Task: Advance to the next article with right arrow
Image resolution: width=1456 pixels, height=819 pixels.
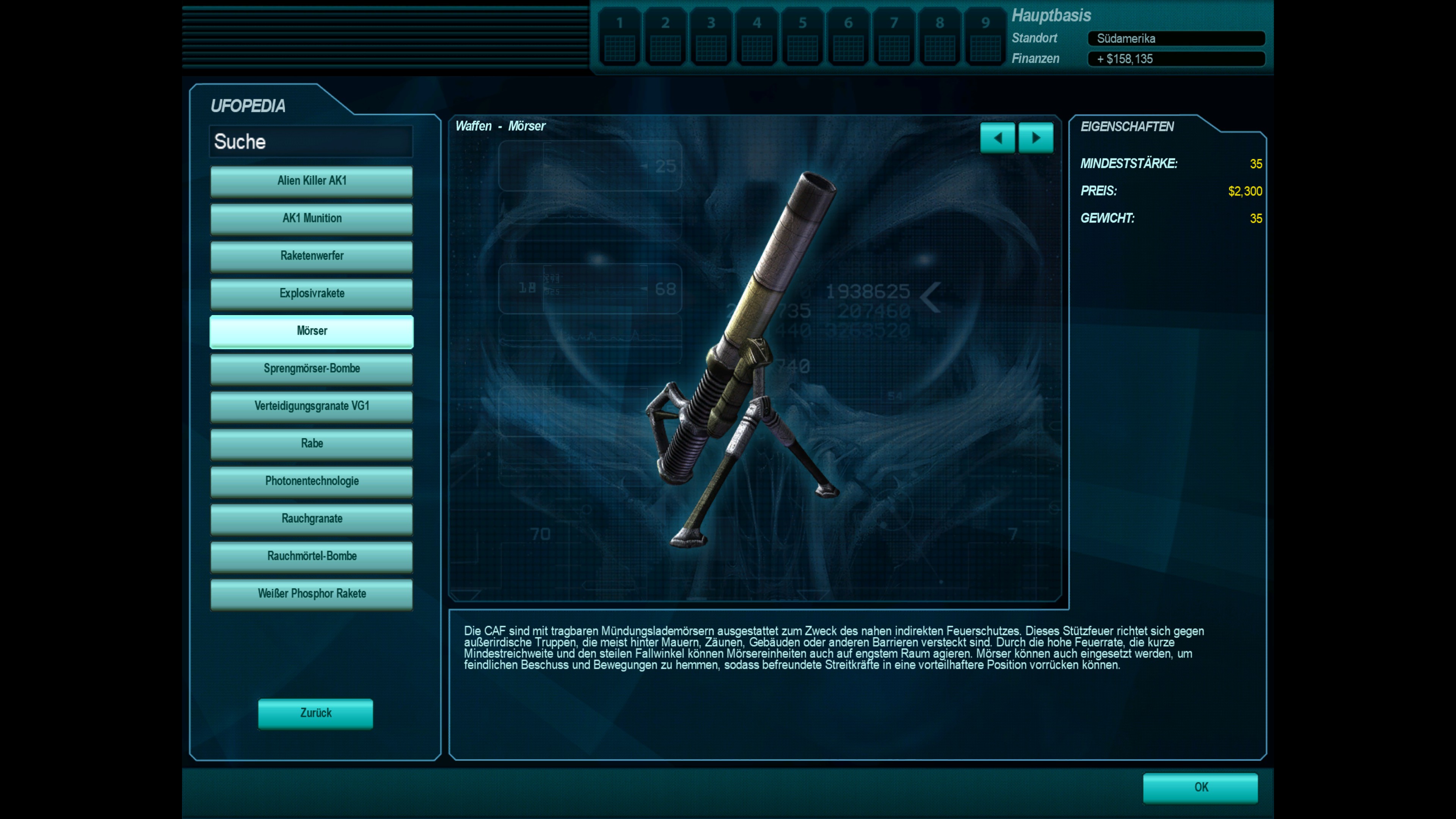Action: point(1036,138)
